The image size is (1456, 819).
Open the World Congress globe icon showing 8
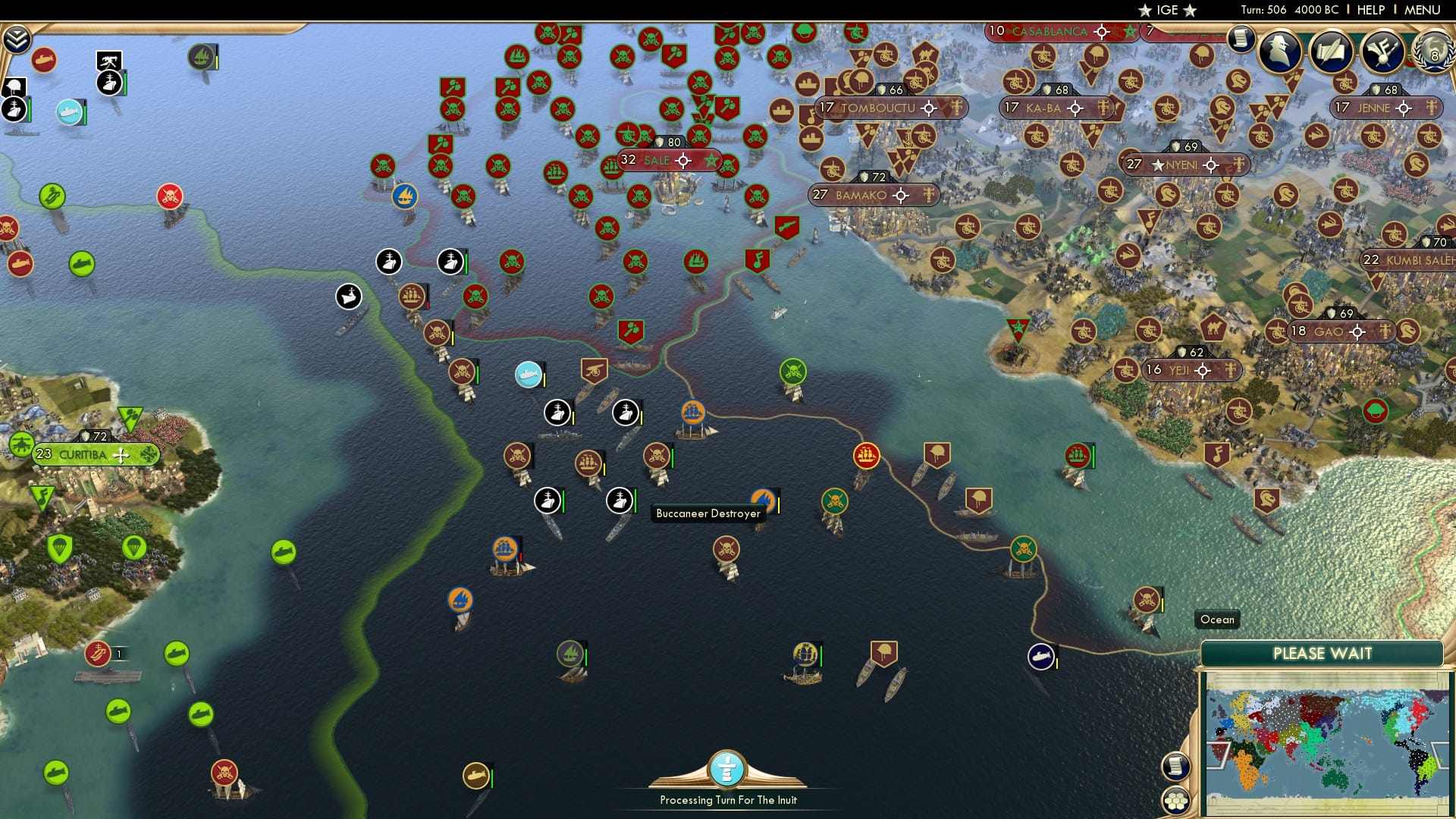coord(1436,55)
